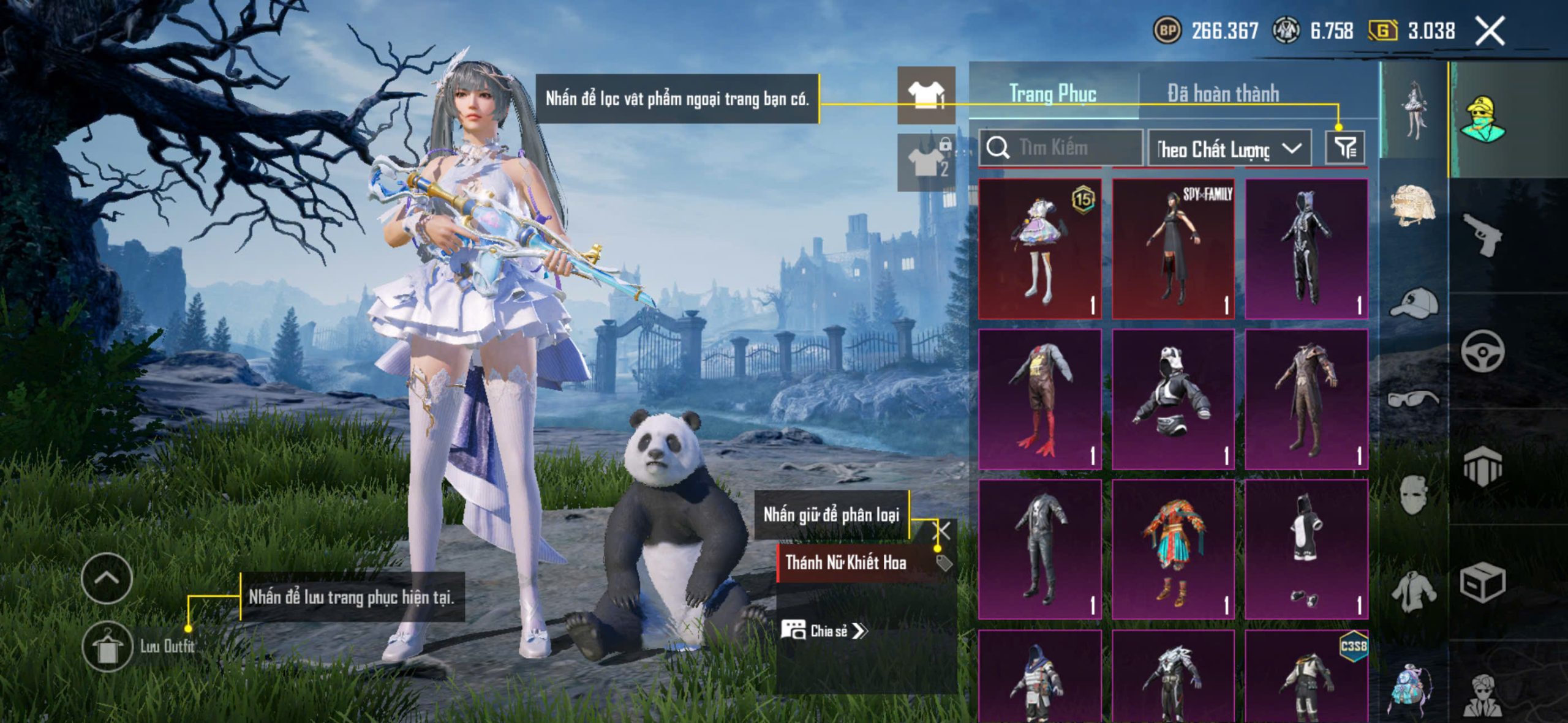Open the steering wheel vehicle category
Viewport: 1568px width, 723px height.
(1482, 351)
